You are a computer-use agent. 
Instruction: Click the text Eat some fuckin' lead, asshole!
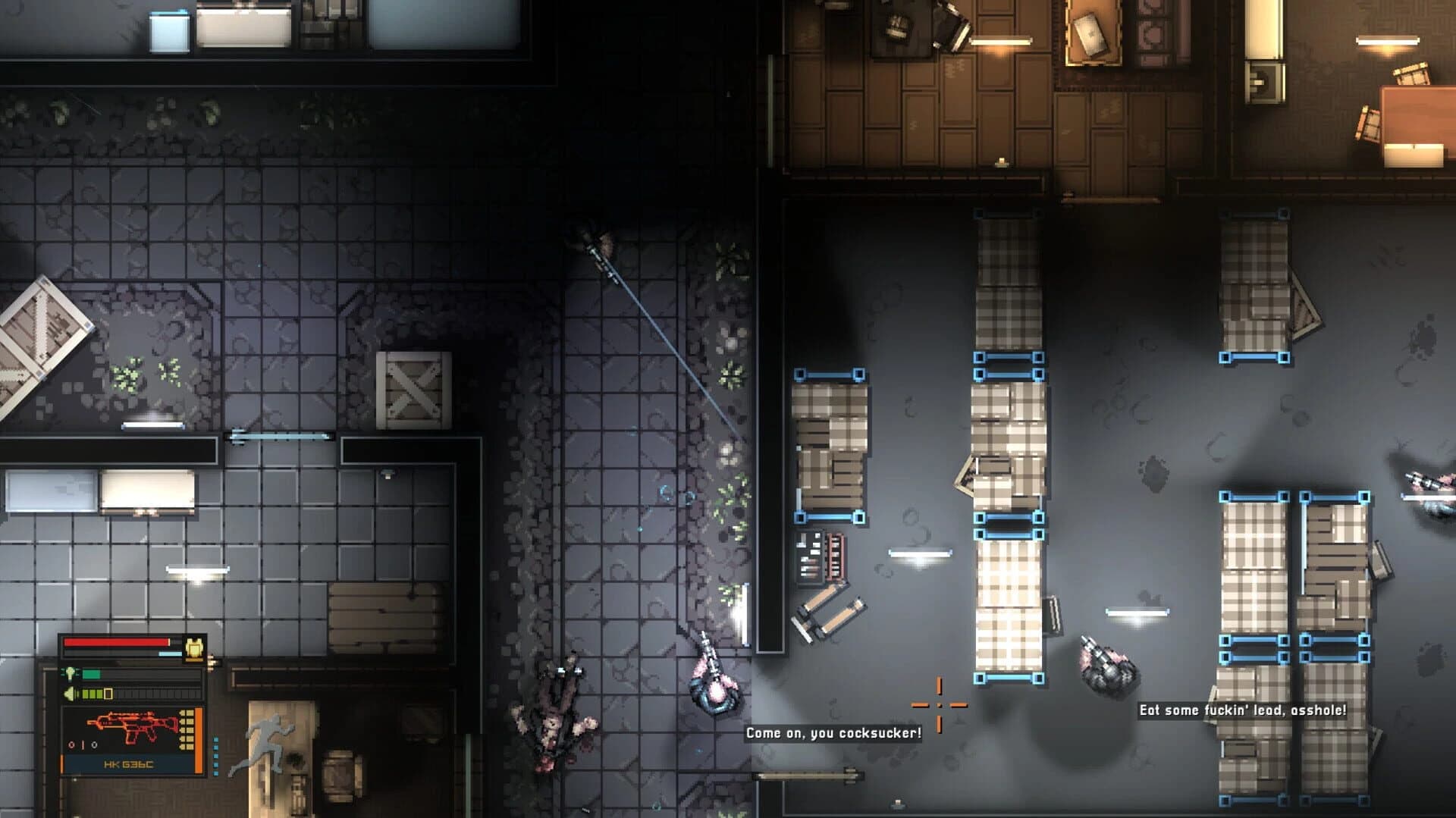1241,711
